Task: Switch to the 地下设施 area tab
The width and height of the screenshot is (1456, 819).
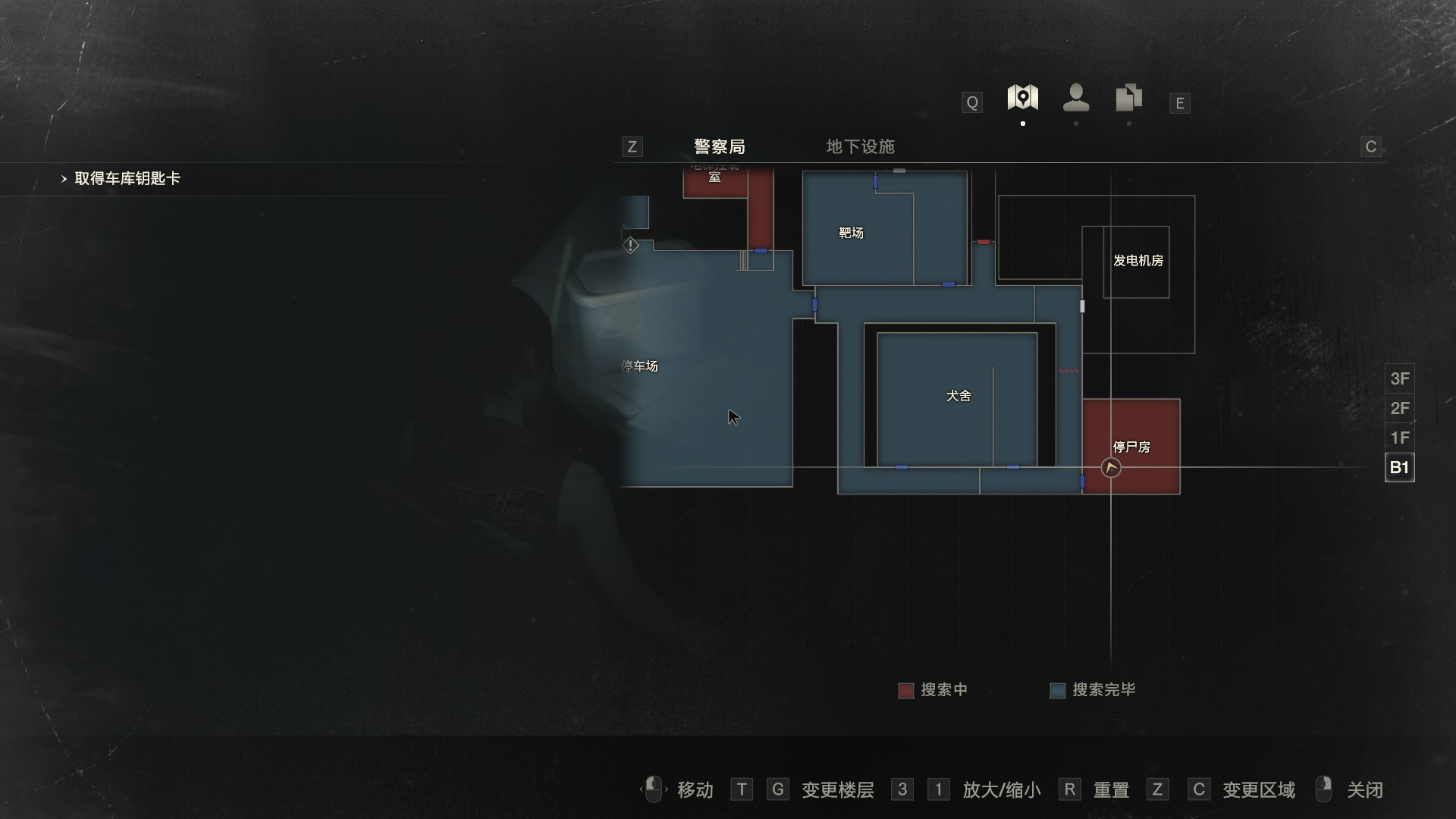Action: click(x=860, y=146)
